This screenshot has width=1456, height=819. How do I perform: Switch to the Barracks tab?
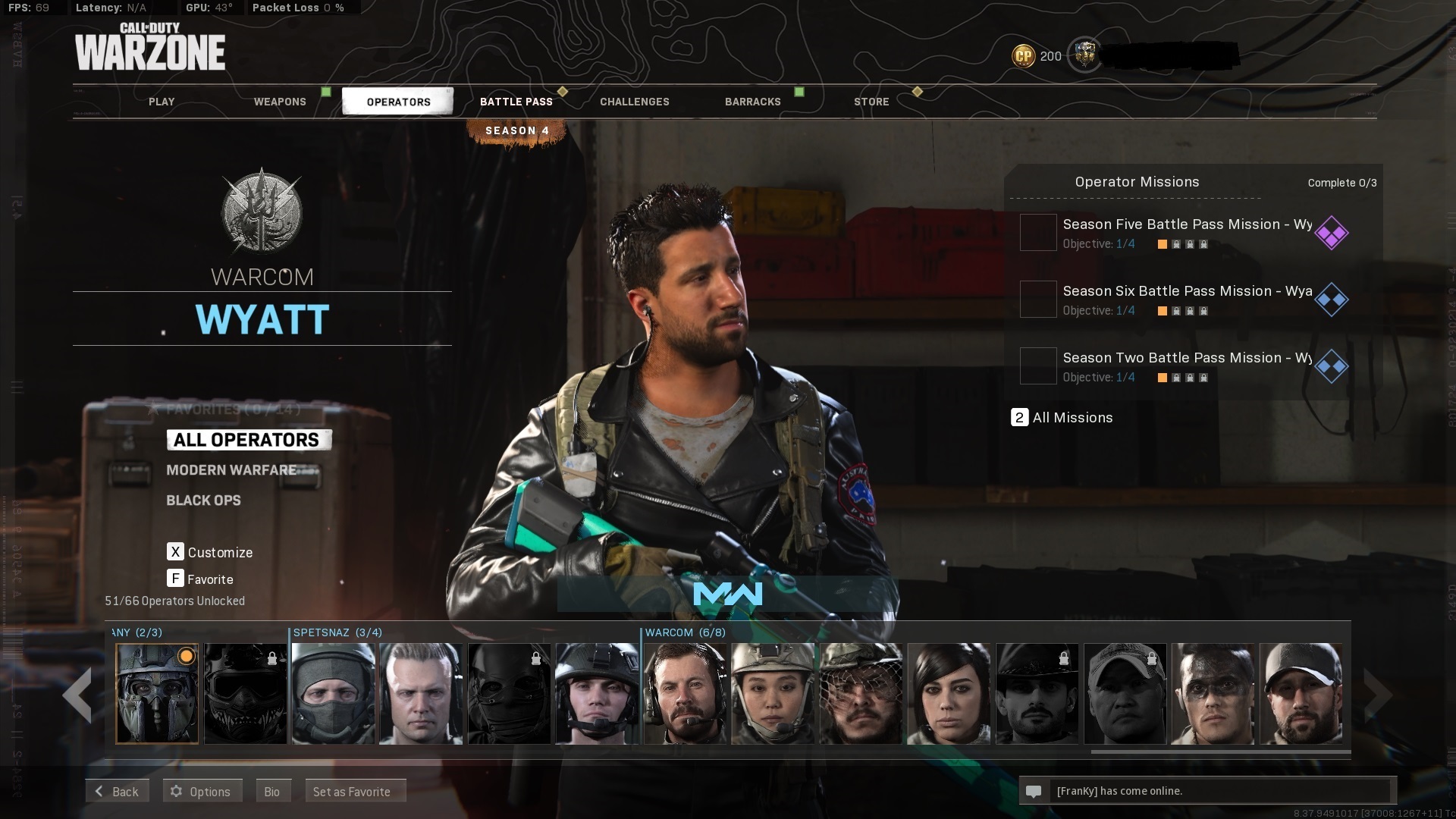[753, 102]
